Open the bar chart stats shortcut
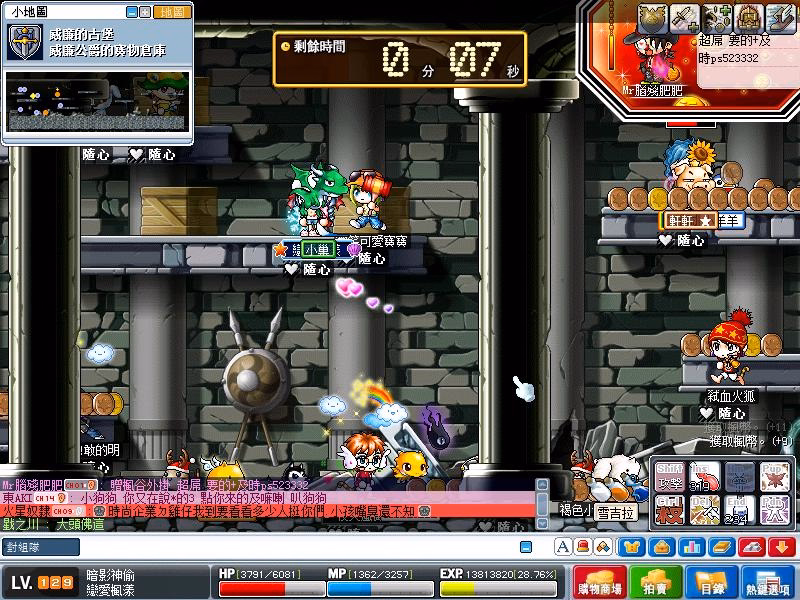This screenshot has height=600, width=800. [689, 546]
